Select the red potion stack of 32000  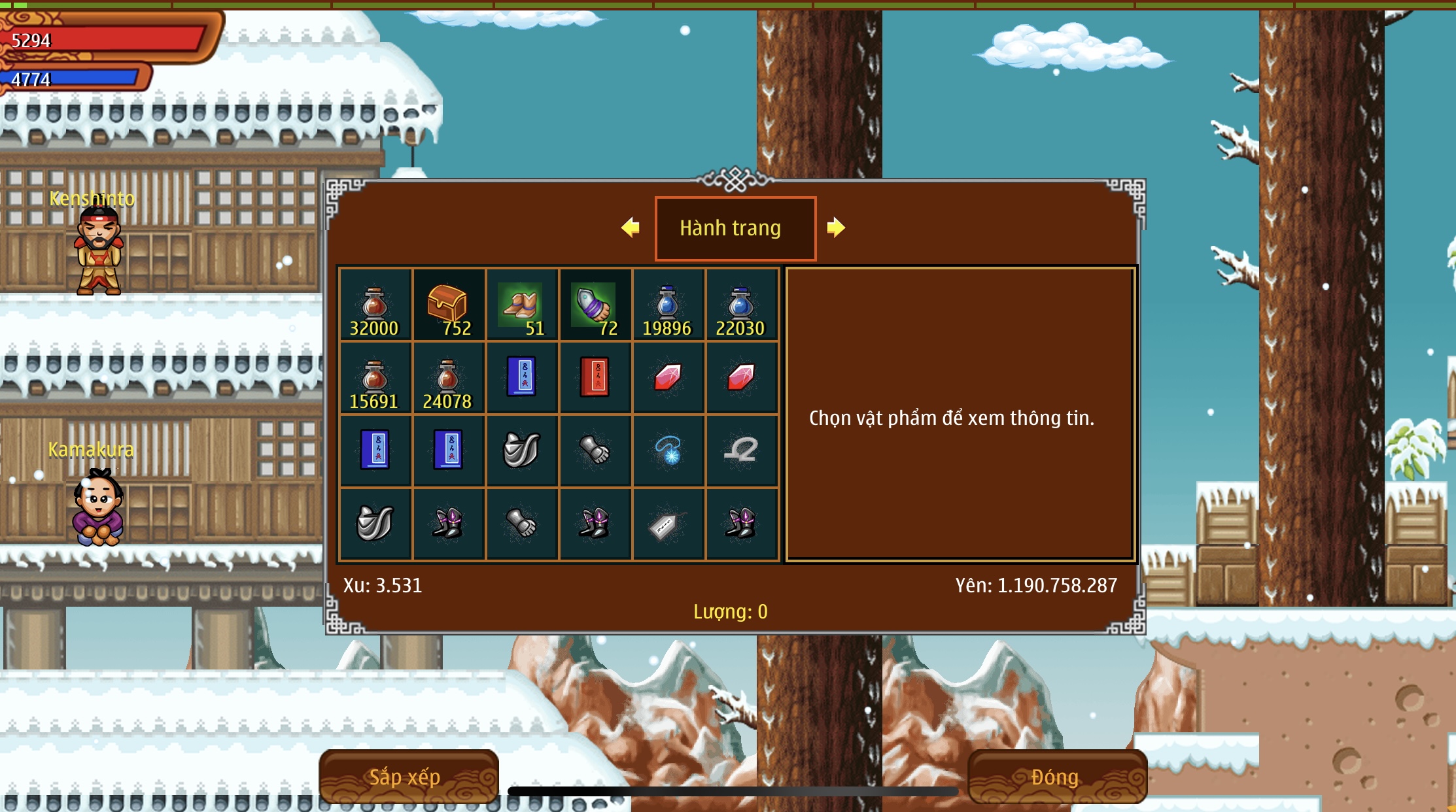coord(375,305)
